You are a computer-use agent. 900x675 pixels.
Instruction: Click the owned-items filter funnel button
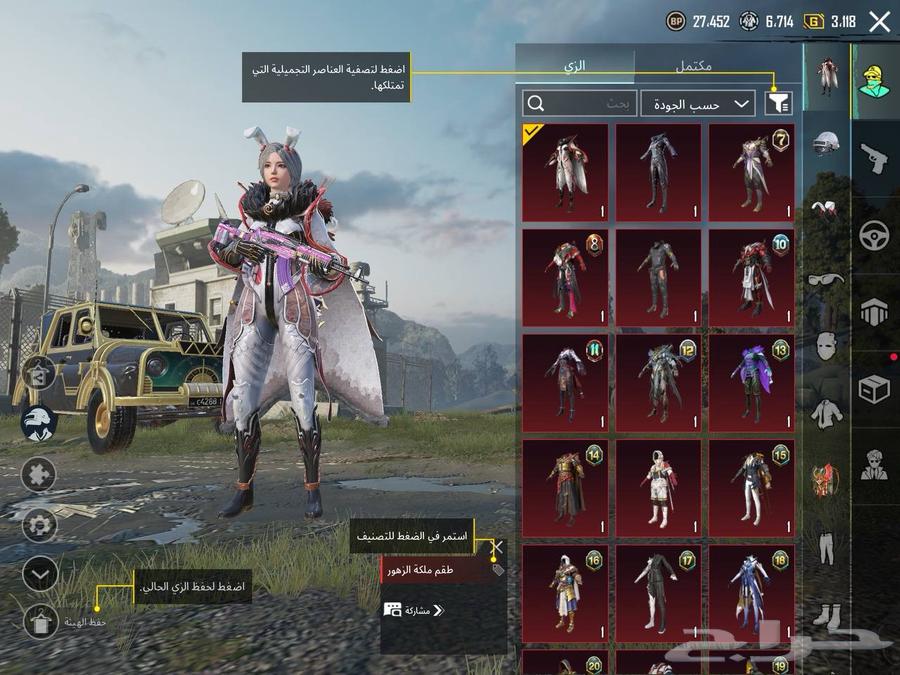(777, 103)
